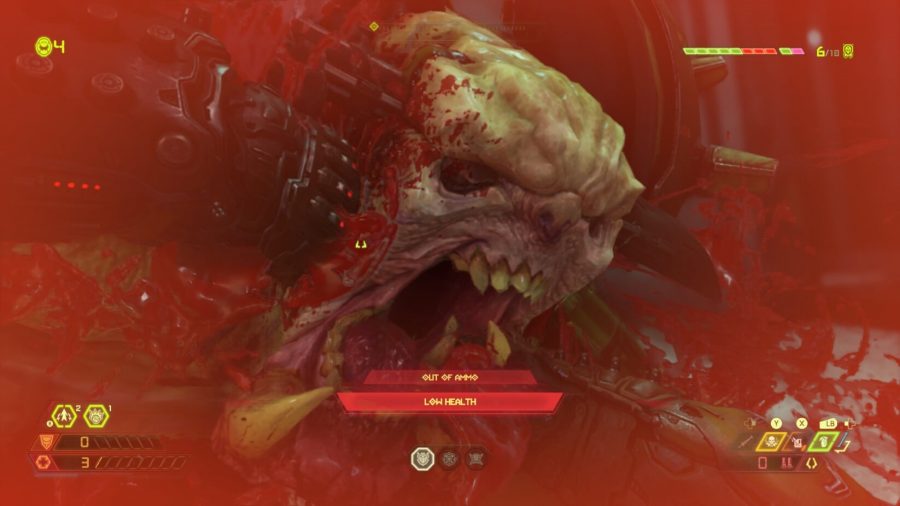
Task: Select the dash ability hexagon icon
Action: (x=62, y=415)
